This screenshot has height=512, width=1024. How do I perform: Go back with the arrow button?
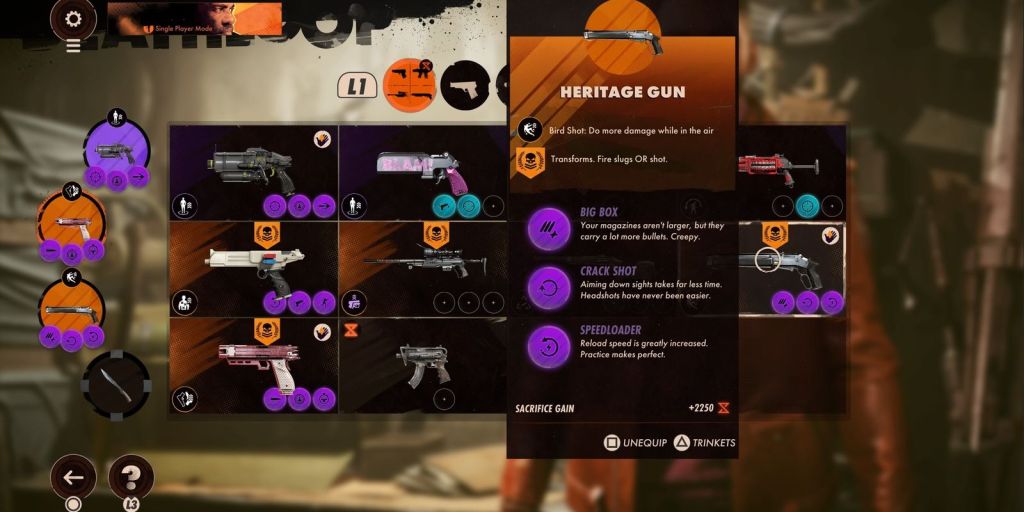click(x=73, y=477)
